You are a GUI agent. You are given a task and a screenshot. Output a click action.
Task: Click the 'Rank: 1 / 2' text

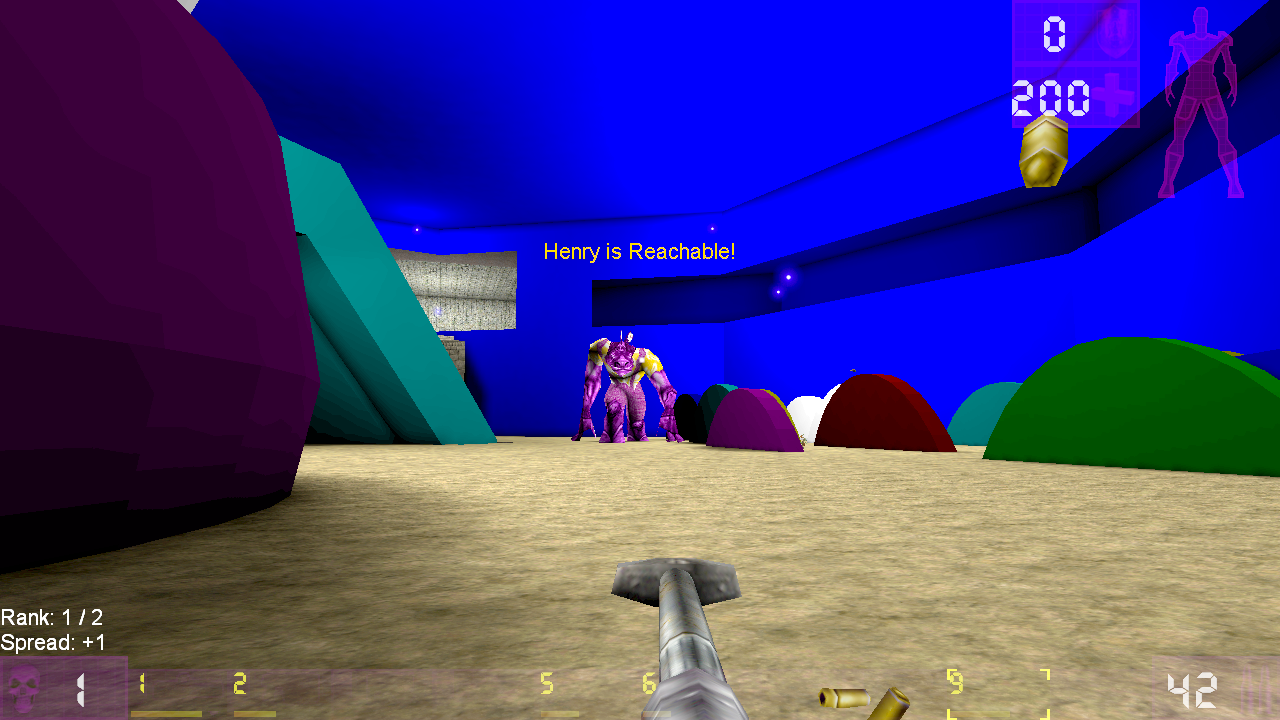coord(52,619)
